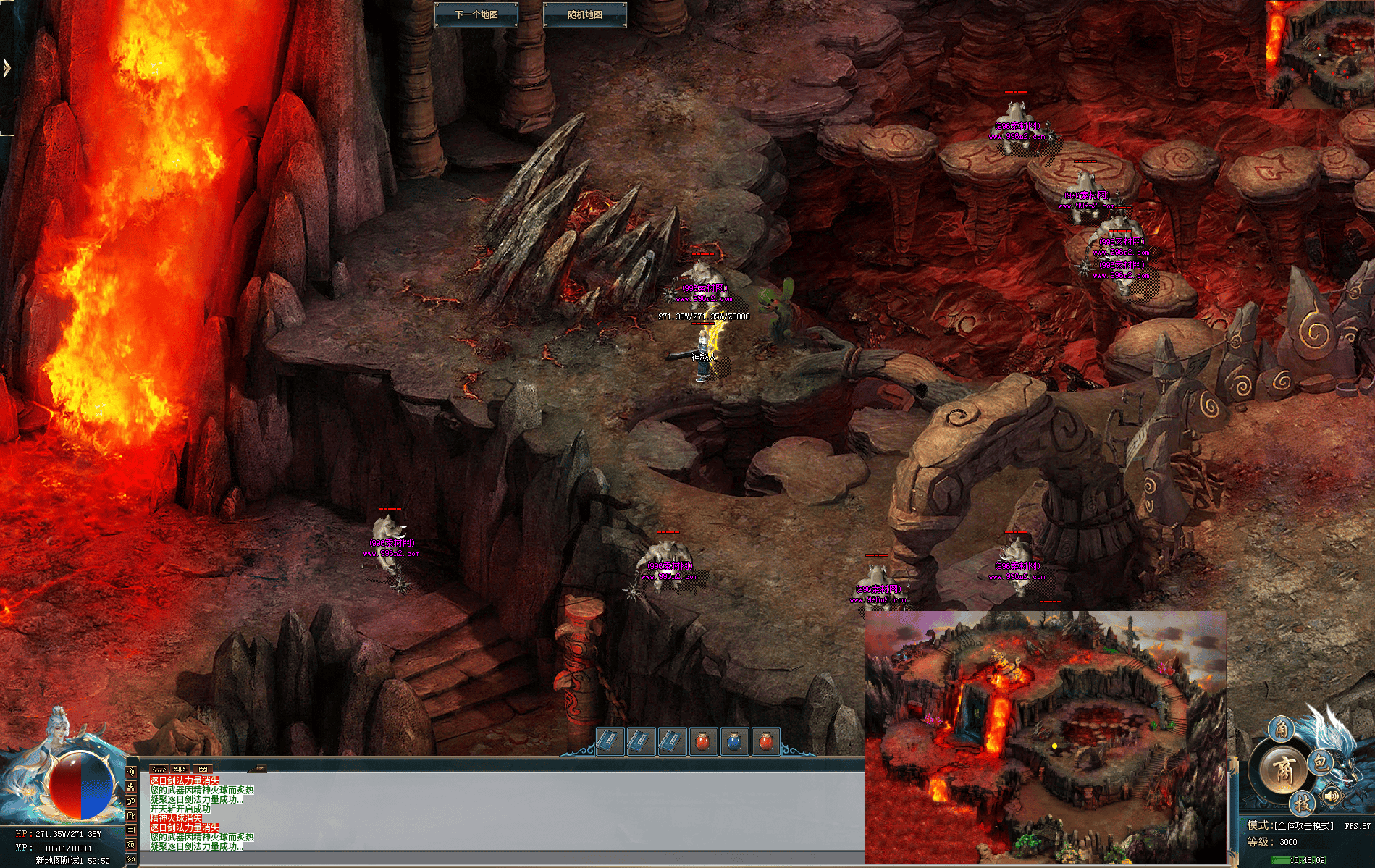1375x868 pixels.
Task: Open the shop with the 商 button
Action: (1283, 770)
